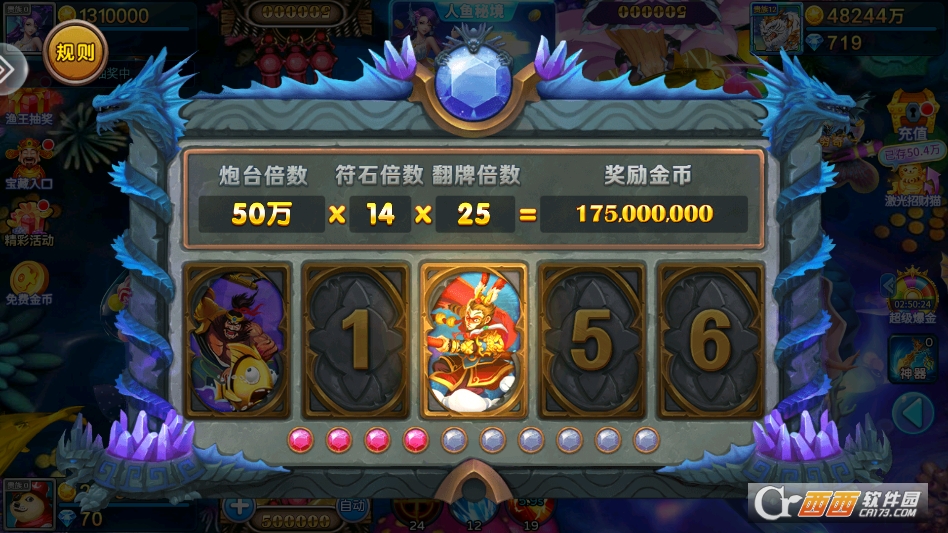Increase cannon bet with the plus button
The width and height of the screenshot is (948, 533).
tap(239, 506)
